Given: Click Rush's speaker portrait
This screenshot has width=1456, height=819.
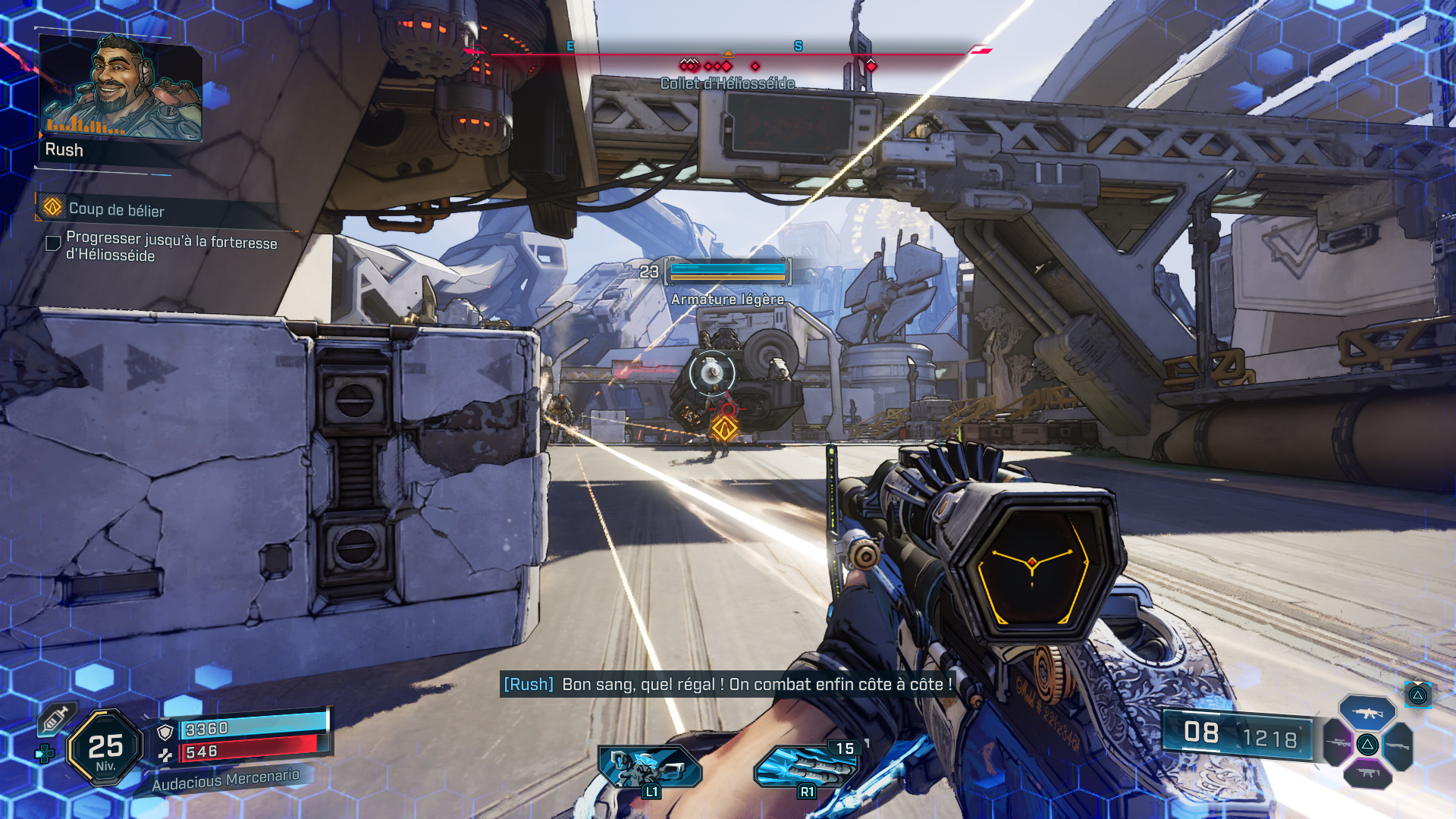Looking at the screenshot, I should click(121, 87).
